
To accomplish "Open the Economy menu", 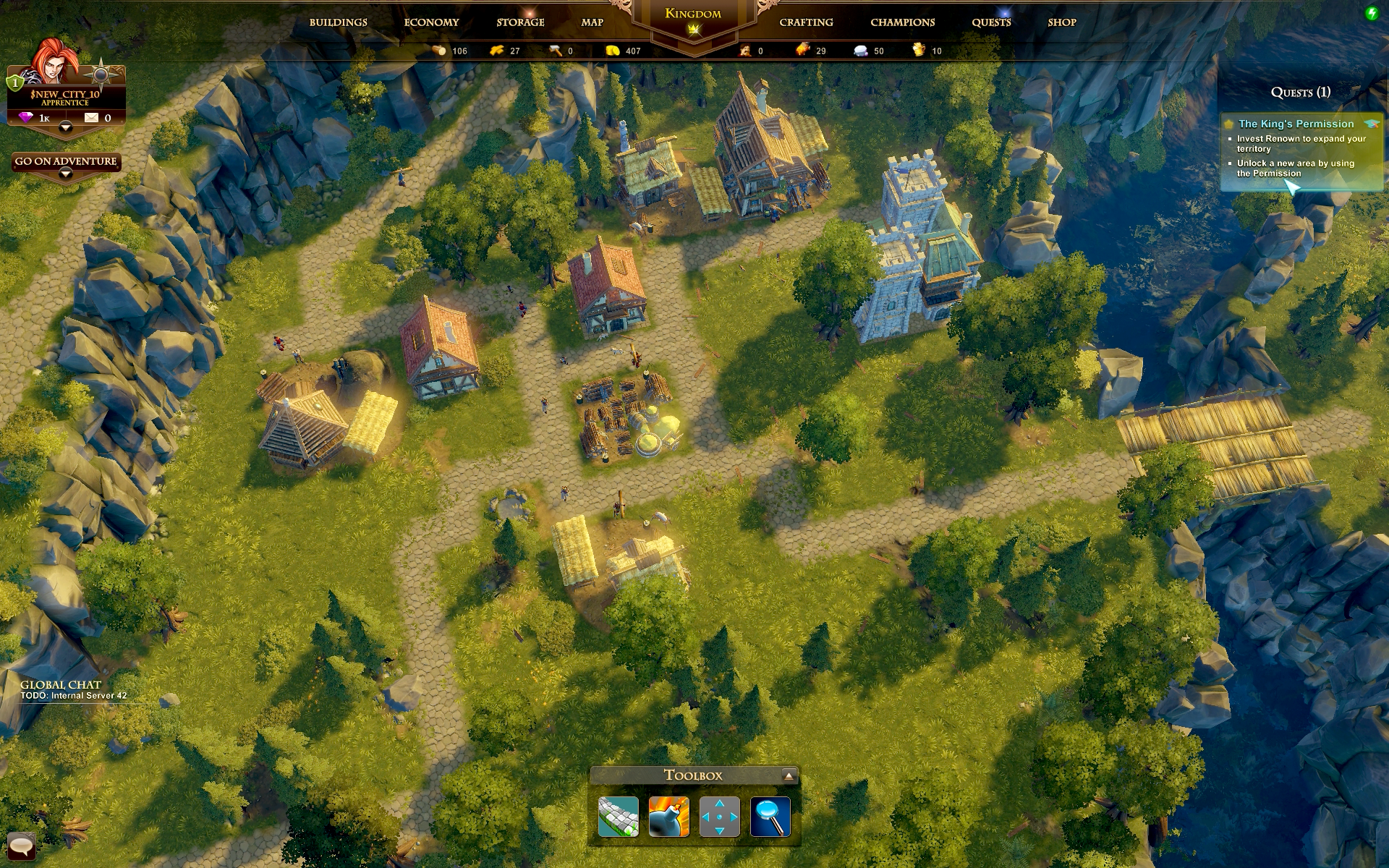I will tap(431, 22).
